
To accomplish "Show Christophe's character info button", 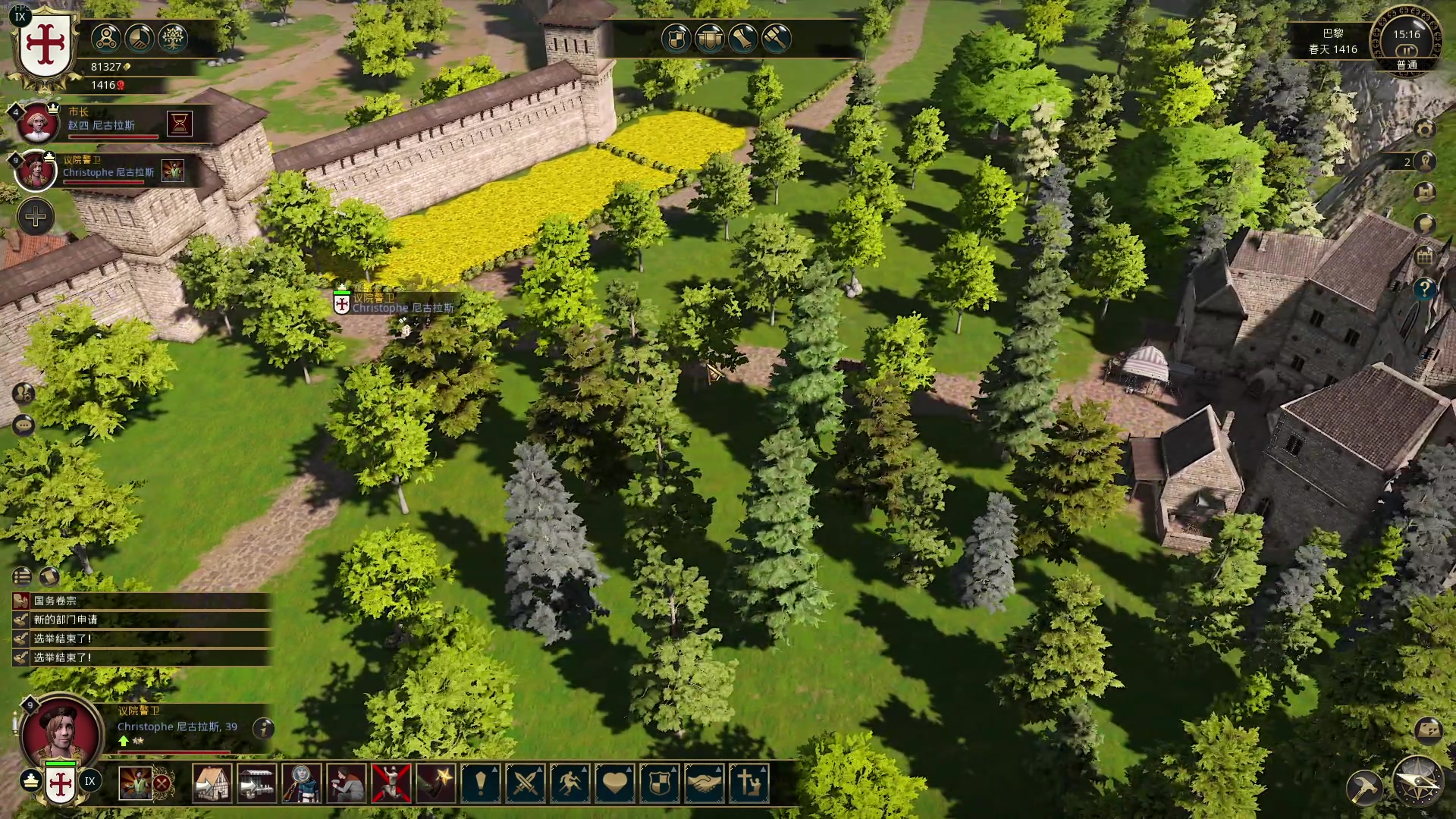I will click(263, 728).
